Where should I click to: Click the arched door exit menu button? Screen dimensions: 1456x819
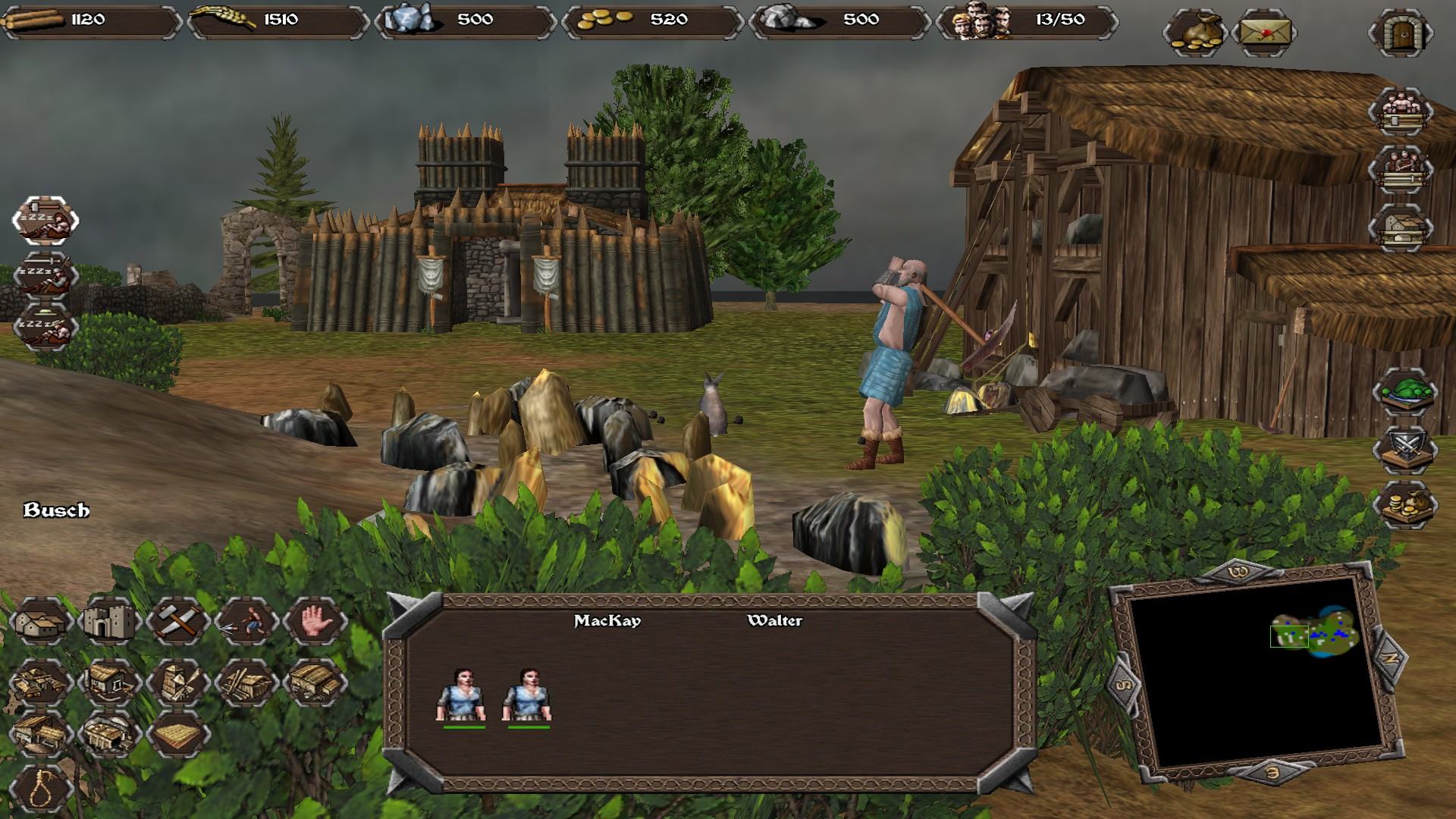point(1400,33)
